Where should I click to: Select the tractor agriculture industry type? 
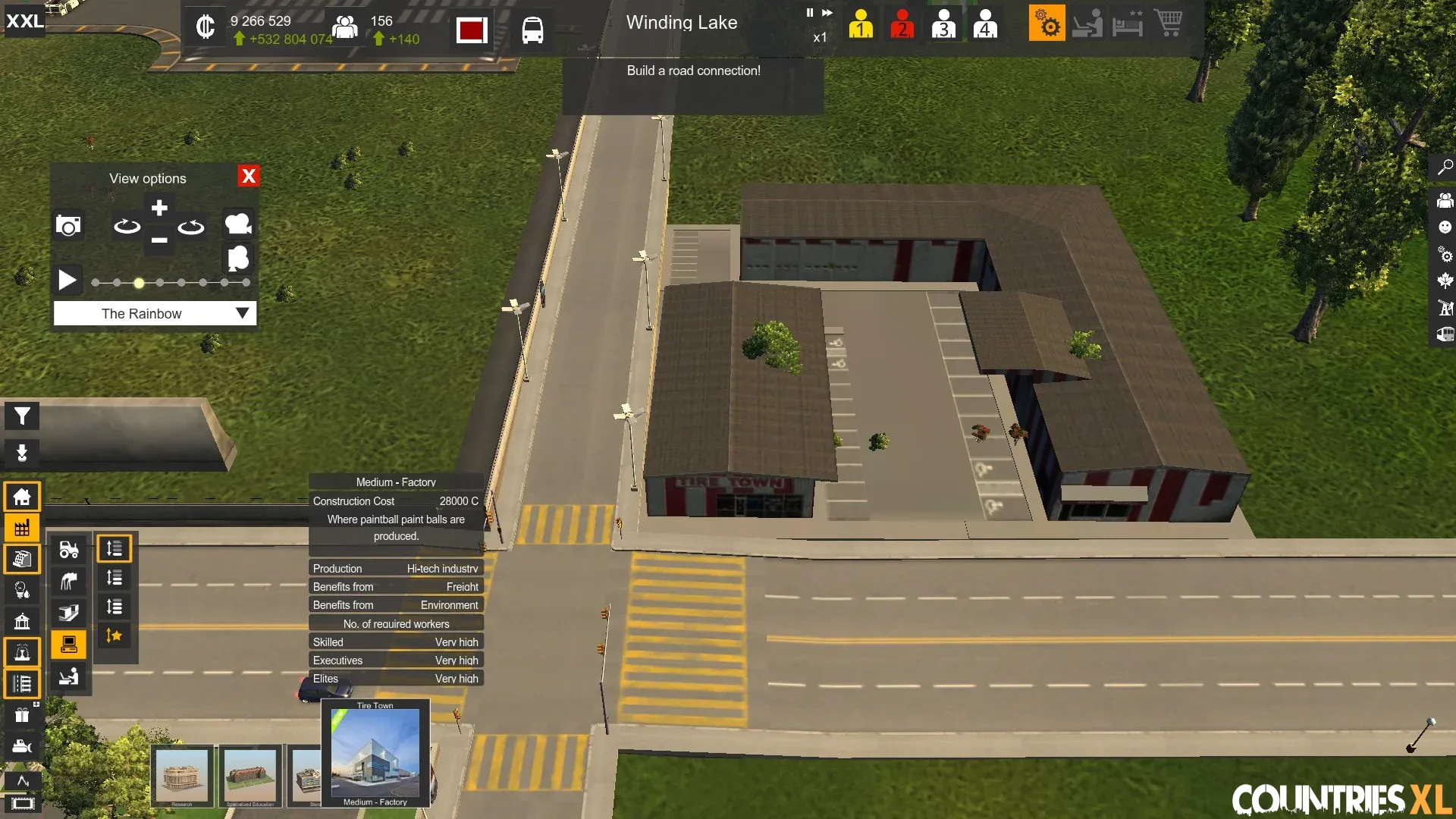[x=69, y=549]
